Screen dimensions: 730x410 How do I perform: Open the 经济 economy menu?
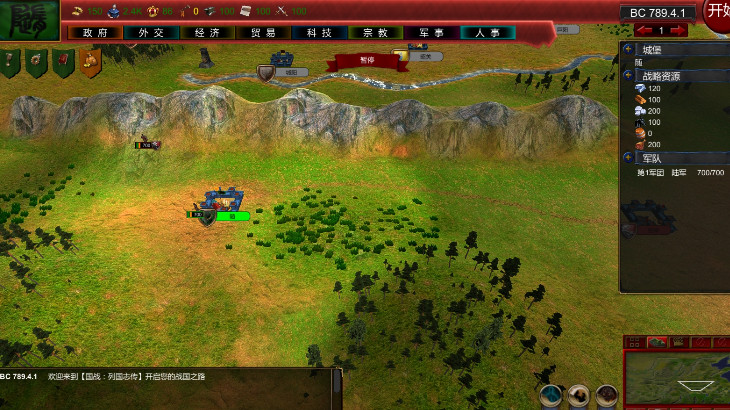click(207, 33)
